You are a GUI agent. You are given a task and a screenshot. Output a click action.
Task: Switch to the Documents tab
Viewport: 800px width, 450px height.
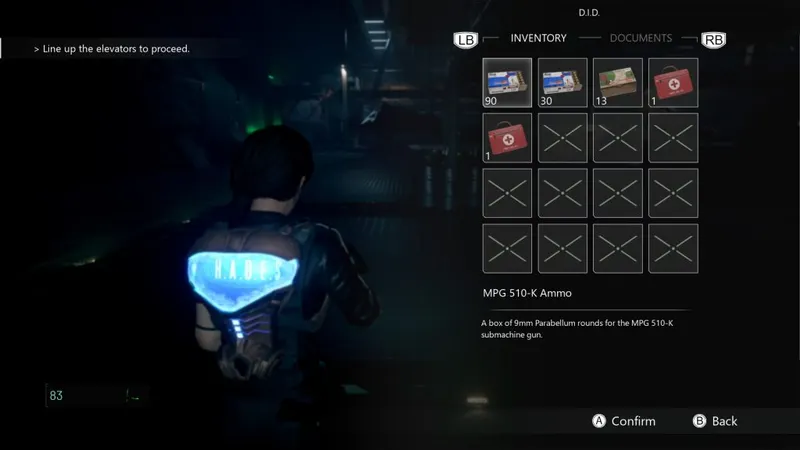point(640,38)
